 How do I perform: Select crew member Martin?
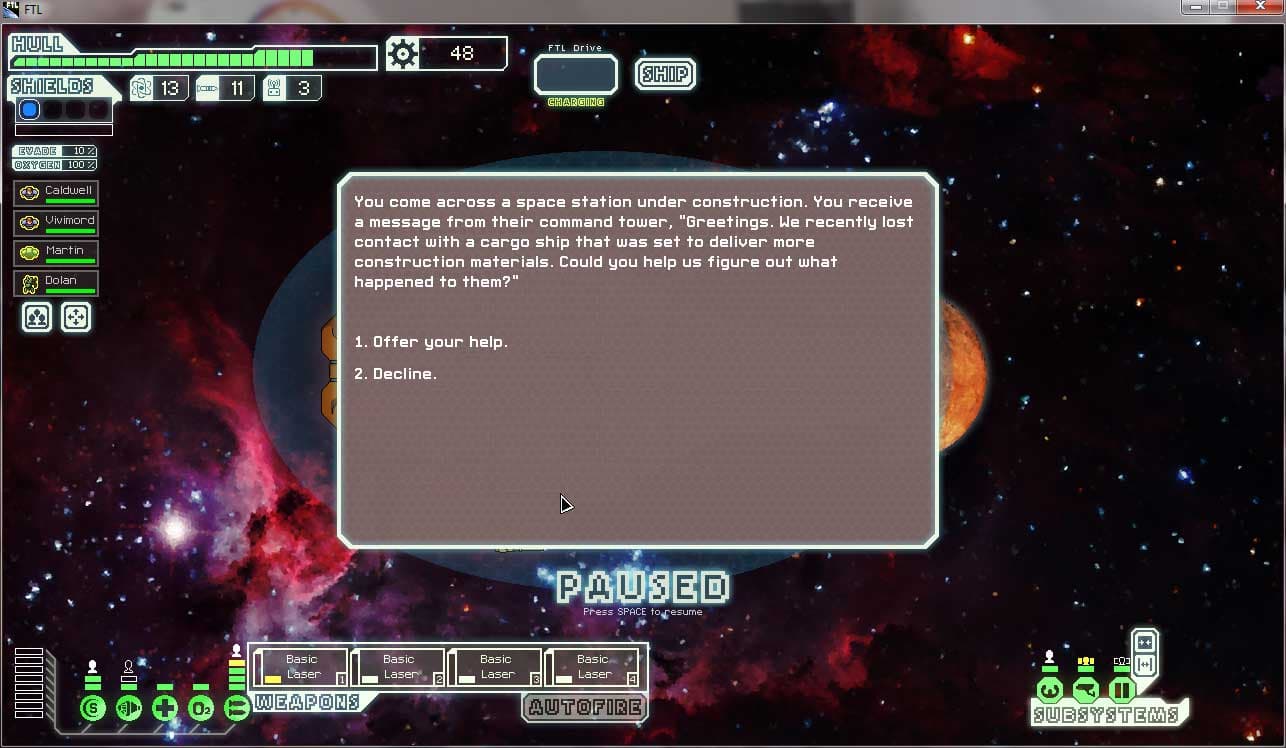pyautogui.click(x=57, y=253)
